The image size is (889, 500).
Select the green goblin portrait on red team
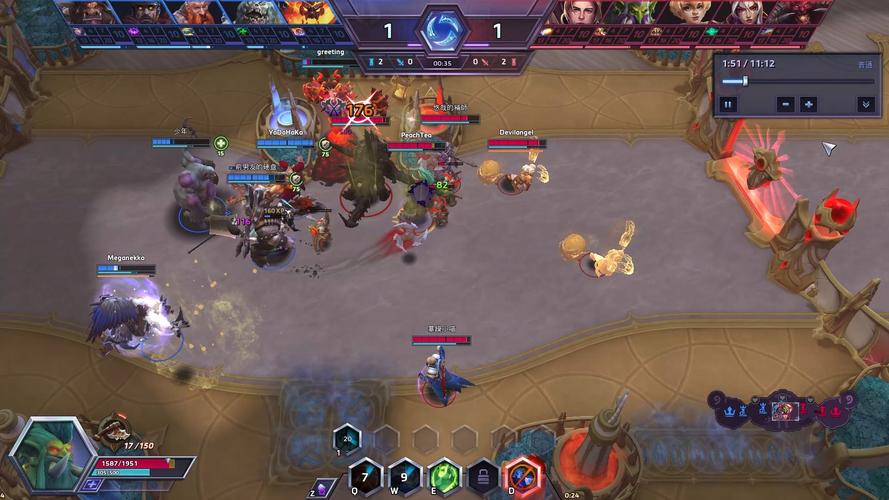tap(637, 13)
